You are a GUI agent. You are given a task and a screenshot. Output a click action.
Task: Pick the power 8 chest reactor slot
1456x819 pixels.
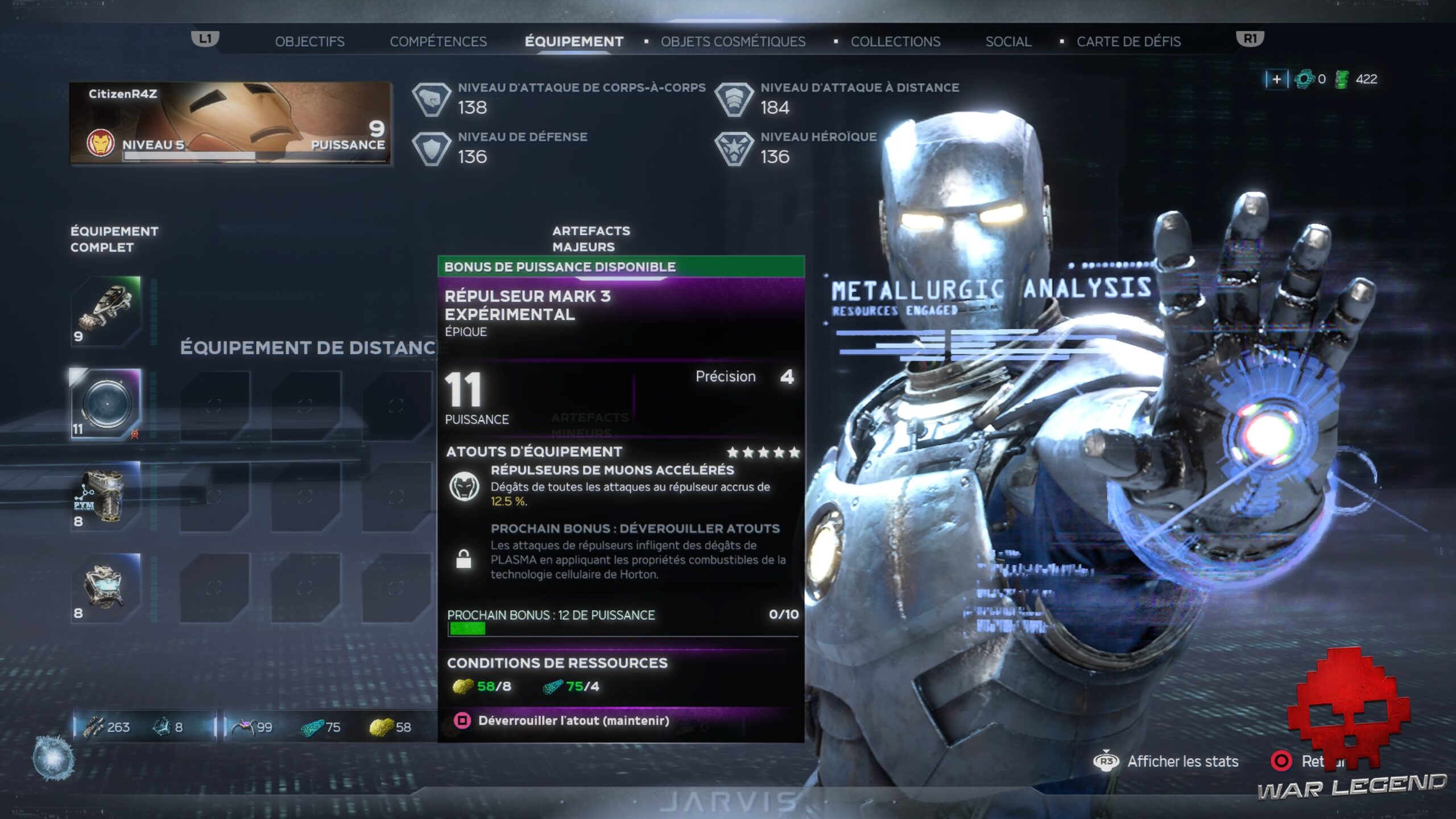pos(106,588)
